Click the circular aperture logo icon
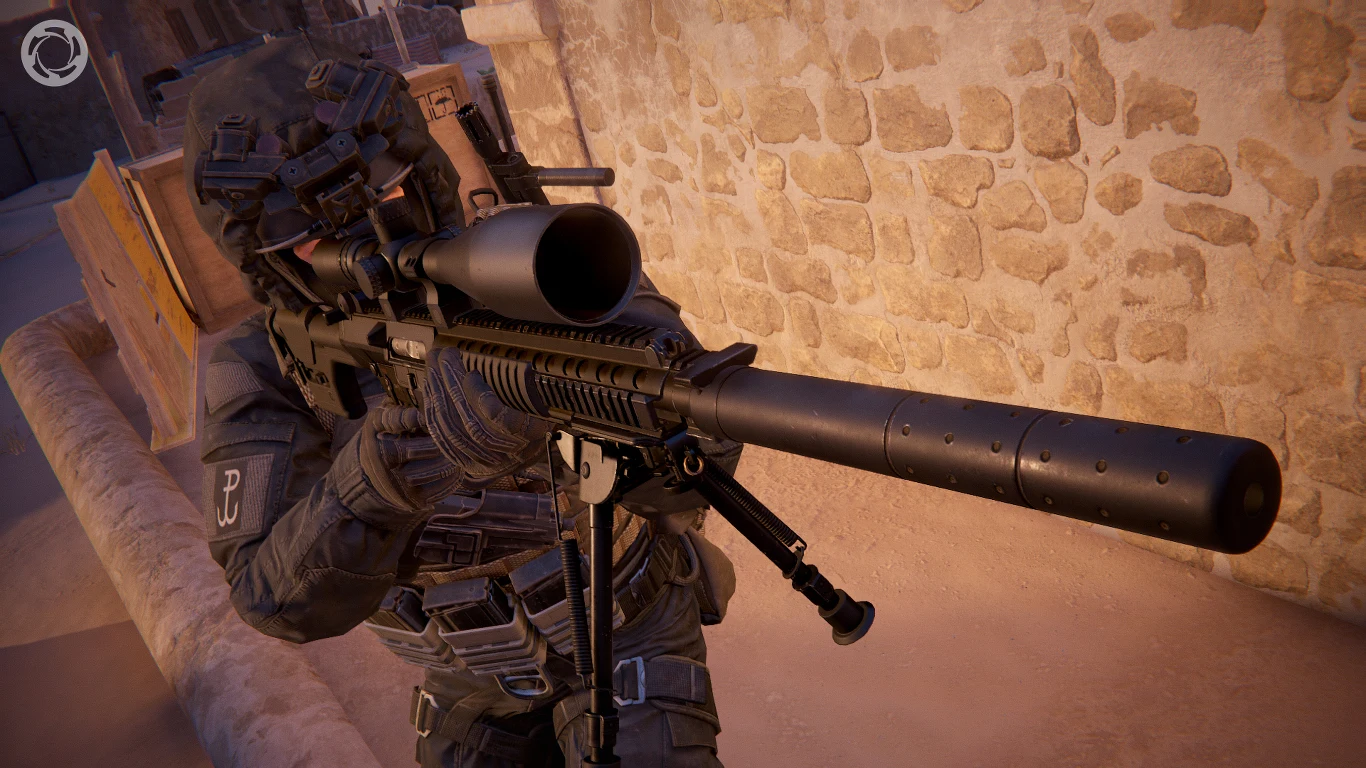 tap(54, 53)
